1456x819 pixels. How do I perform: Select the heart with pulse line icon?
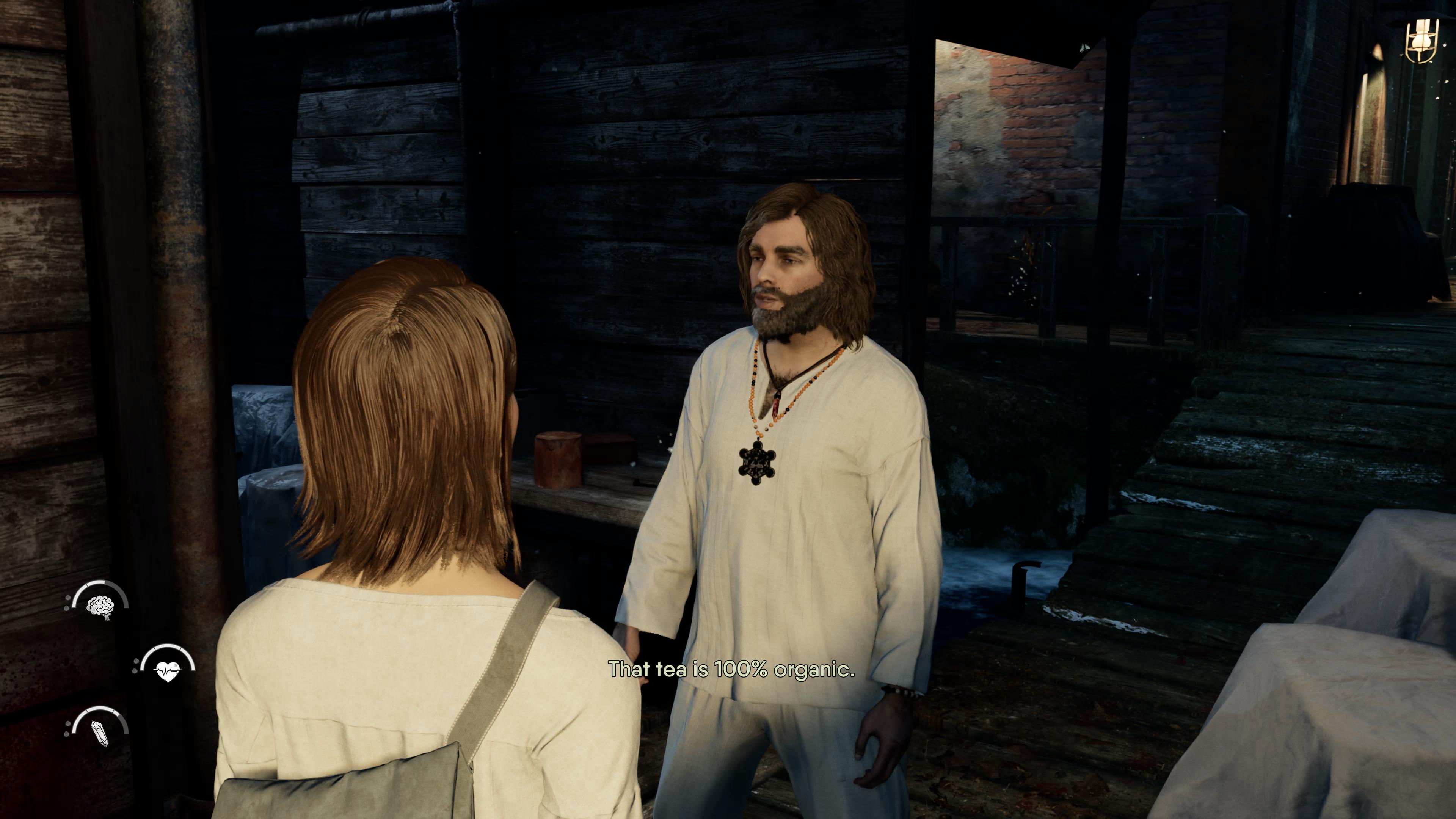pos(167,670)
